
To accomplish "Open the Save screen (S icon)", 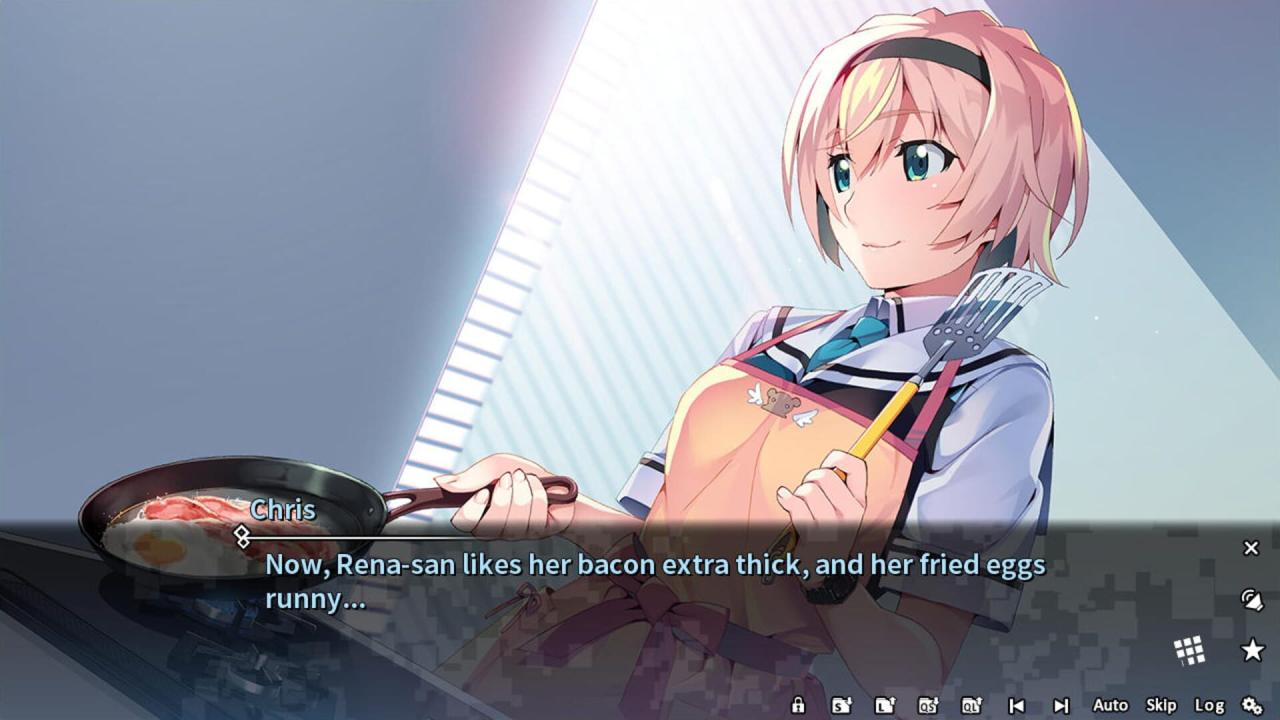I will pos(842,705).
